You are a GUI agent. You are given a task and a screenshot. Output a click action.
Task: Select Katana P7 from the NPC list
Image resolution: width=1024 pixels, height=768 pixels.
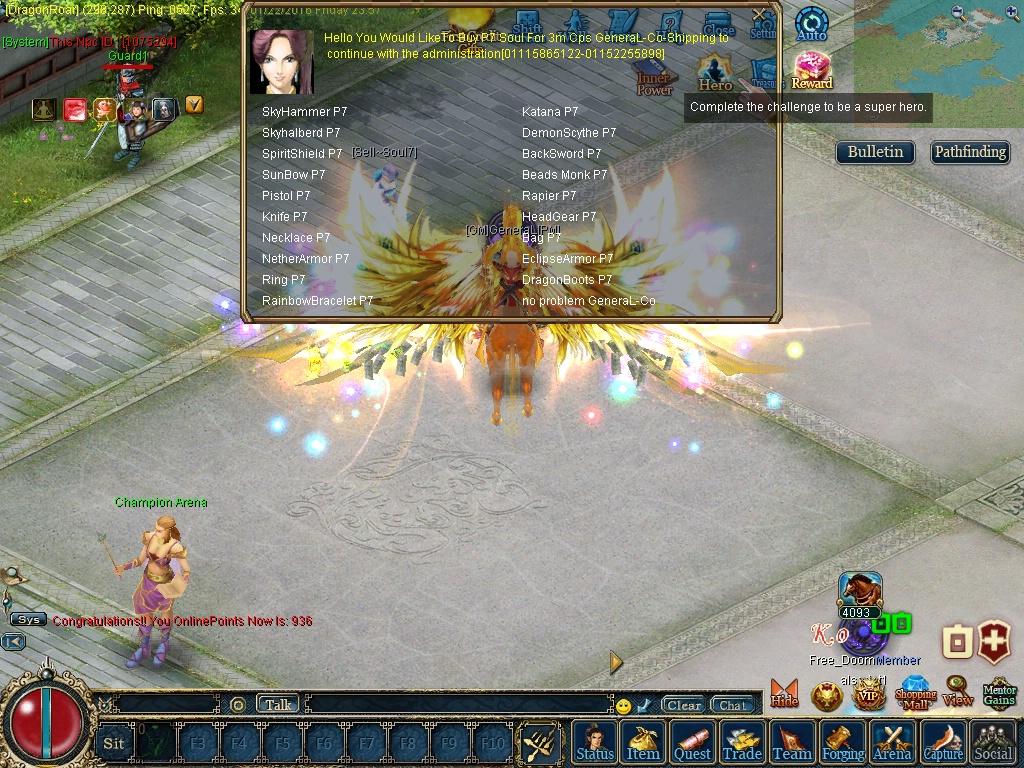click(550, 112)
